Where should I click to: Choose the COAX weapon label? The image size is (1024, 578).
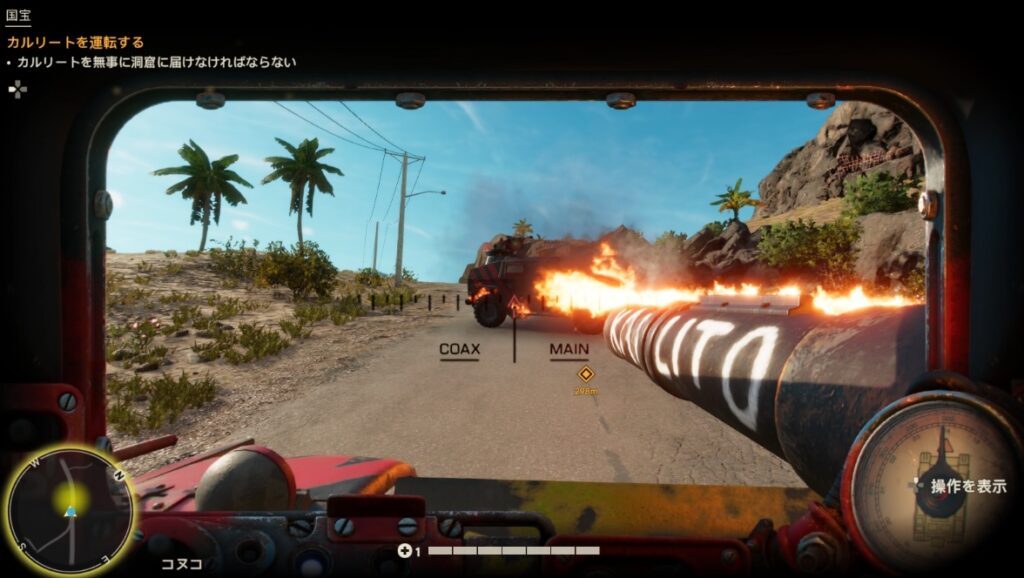click(460, 350)
